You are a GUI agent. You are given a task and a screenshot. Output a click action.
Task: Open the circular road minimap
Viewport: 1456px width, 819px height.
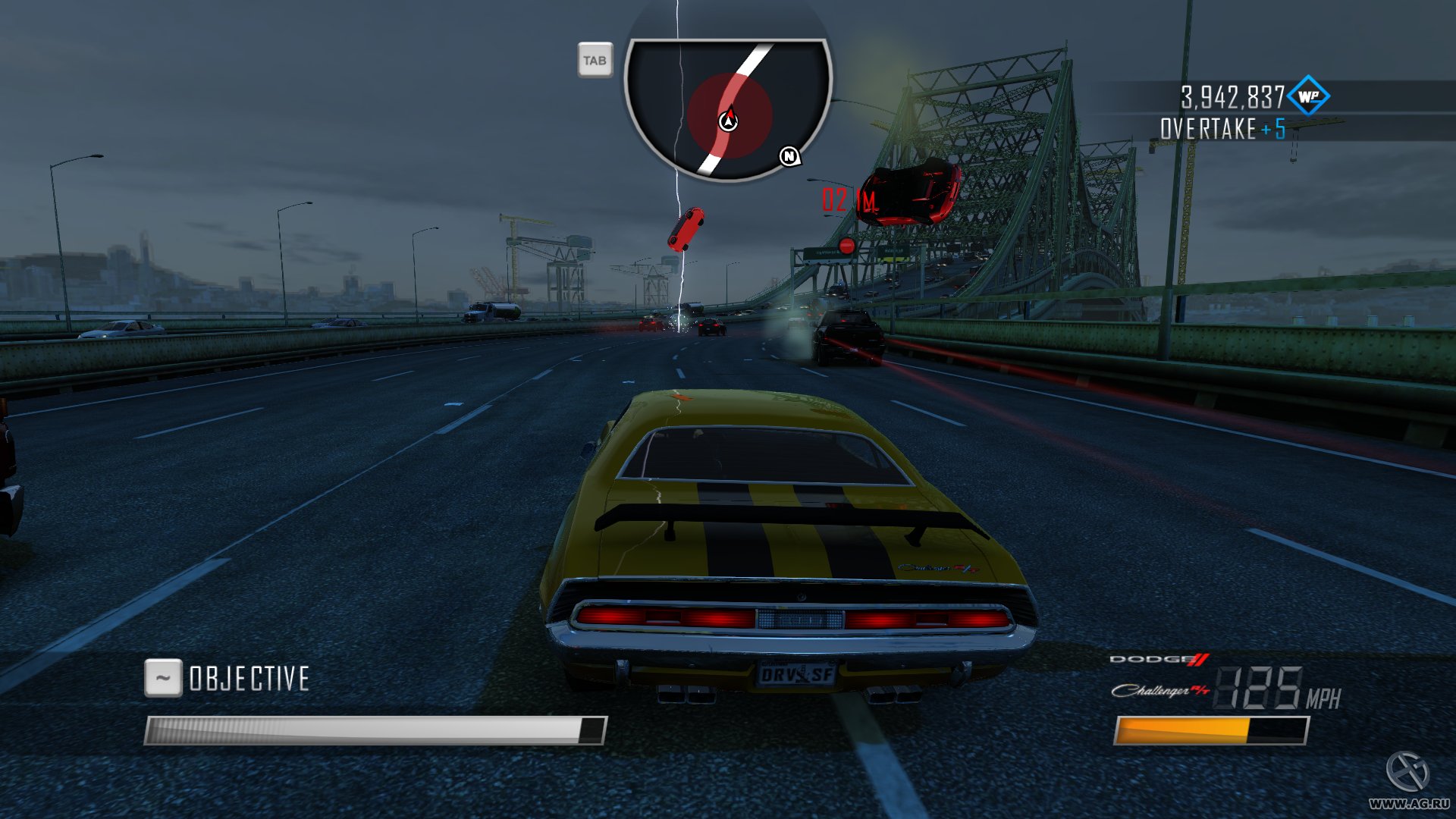point(728,108)
